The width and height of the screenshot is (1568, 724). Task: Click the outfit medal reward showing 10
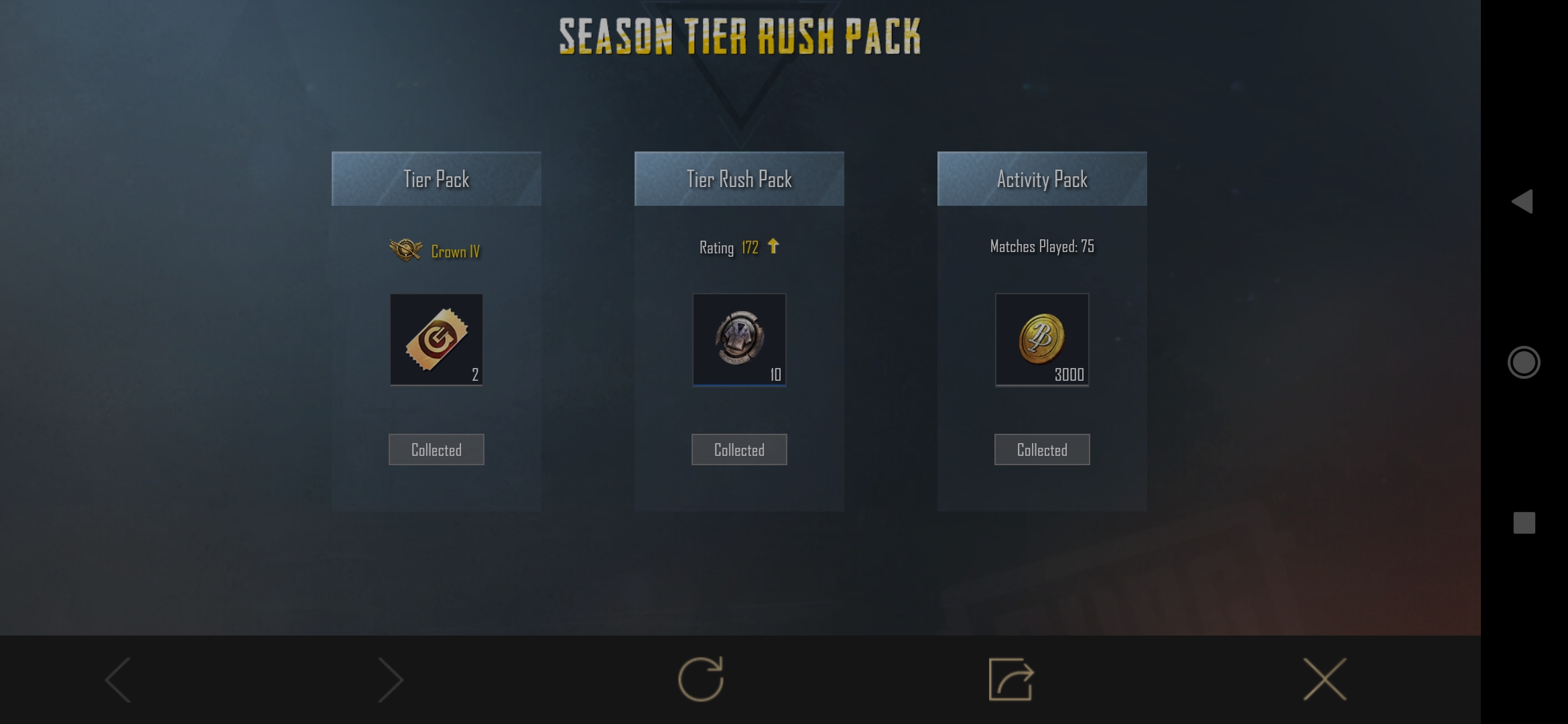pos(738,340)
